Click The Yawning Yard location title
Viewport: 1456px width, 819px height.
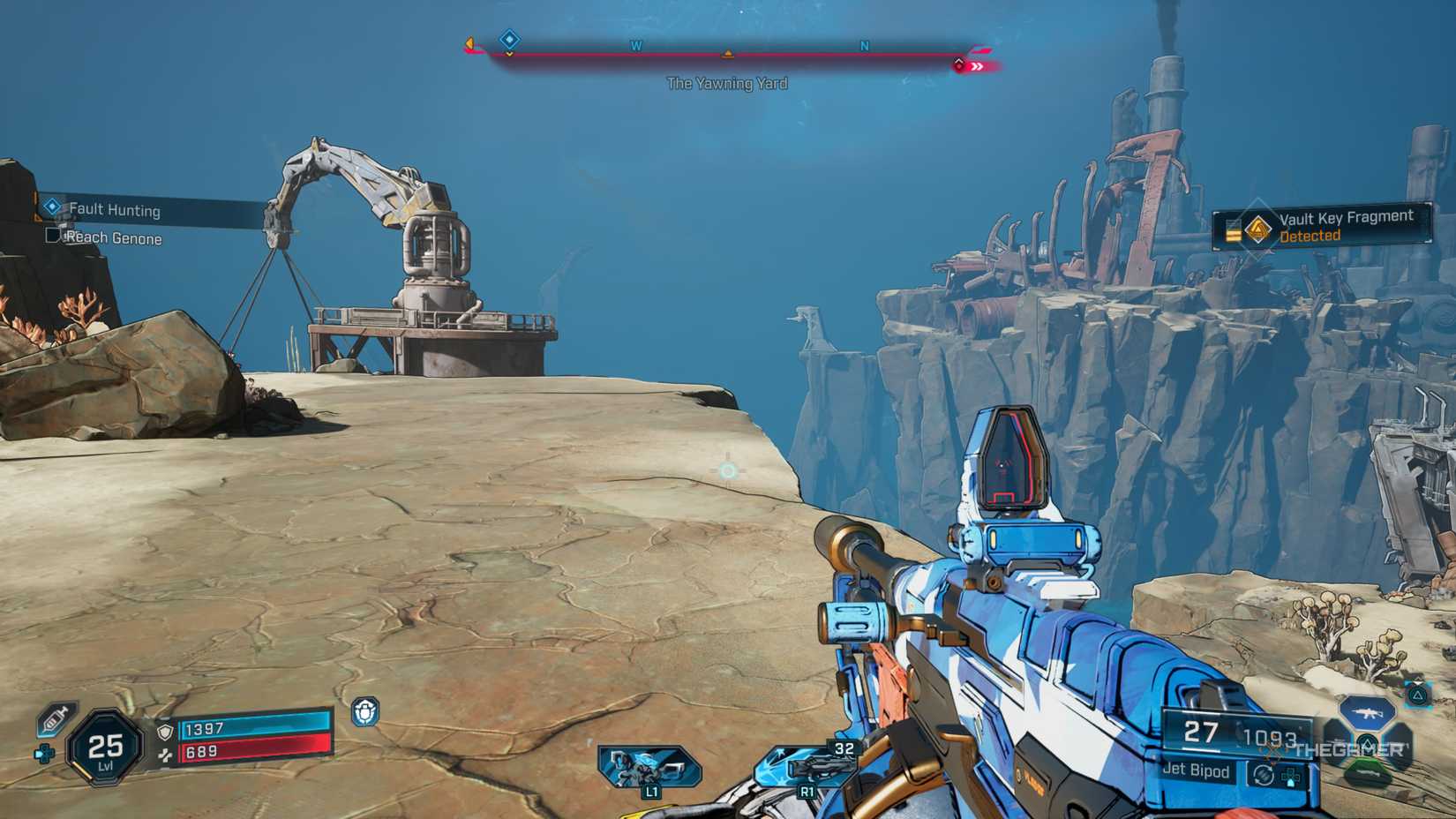[x=728, y=84]
